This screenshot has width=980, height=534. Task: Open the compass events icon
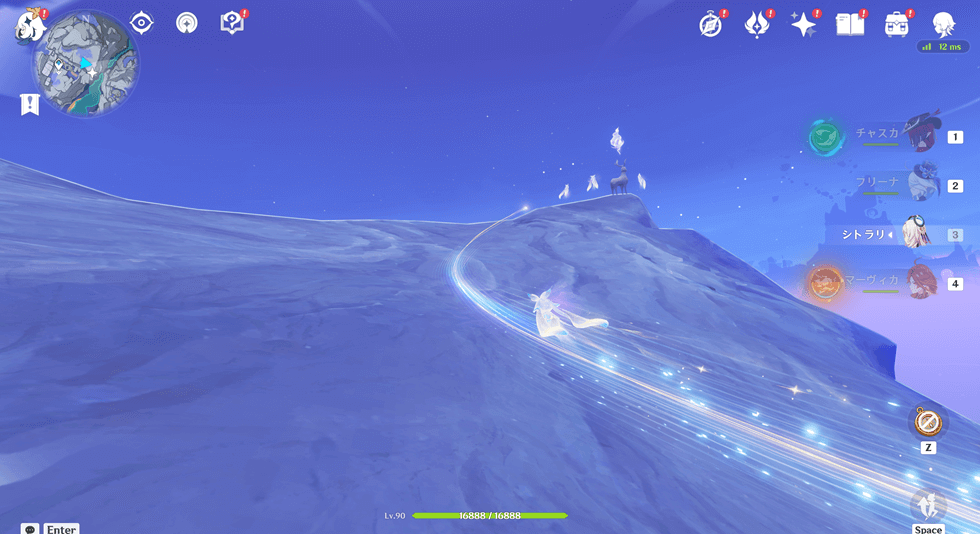click(x=711, y=25)
